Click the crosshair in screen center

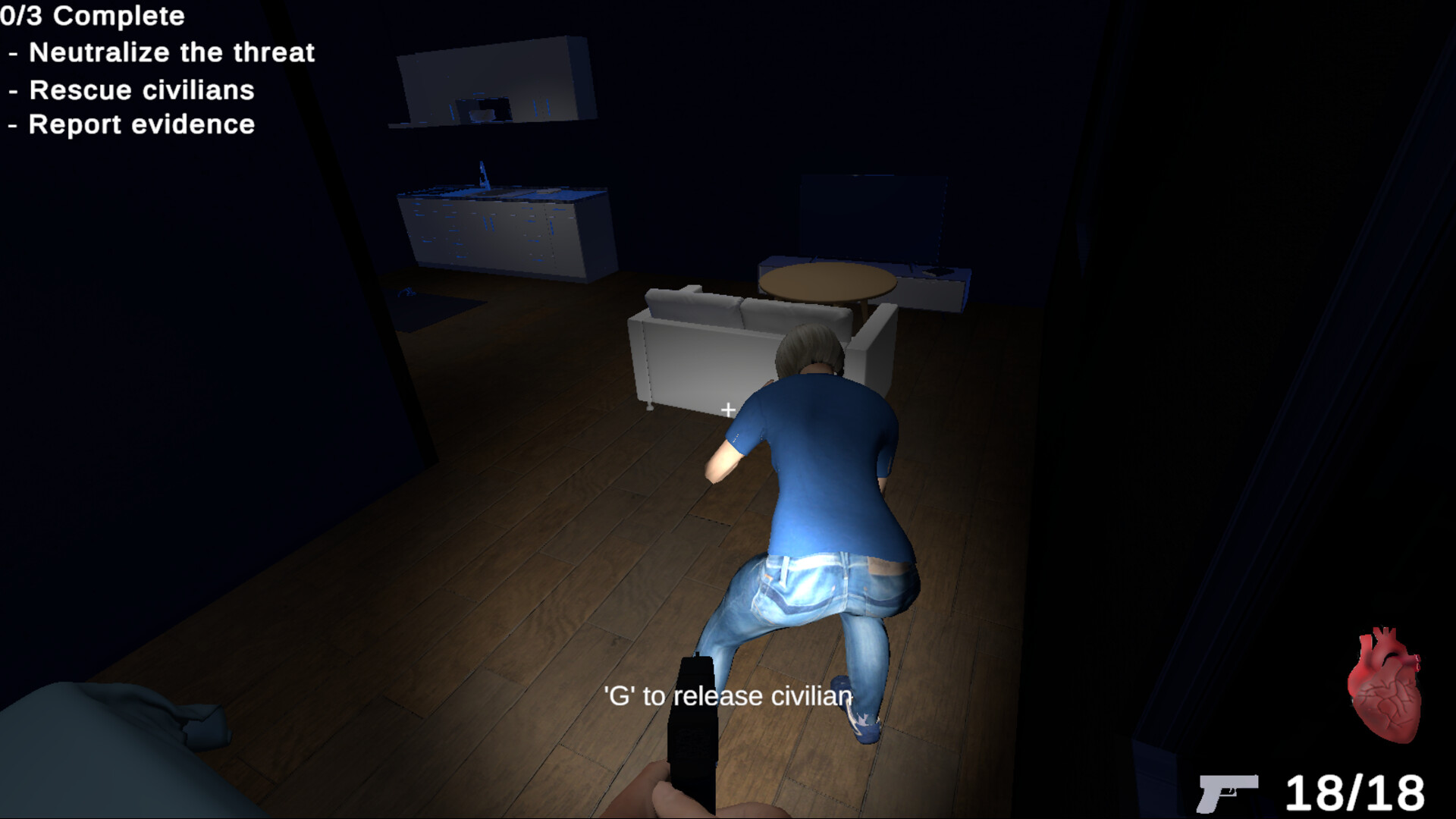click(x=727, y=409)
